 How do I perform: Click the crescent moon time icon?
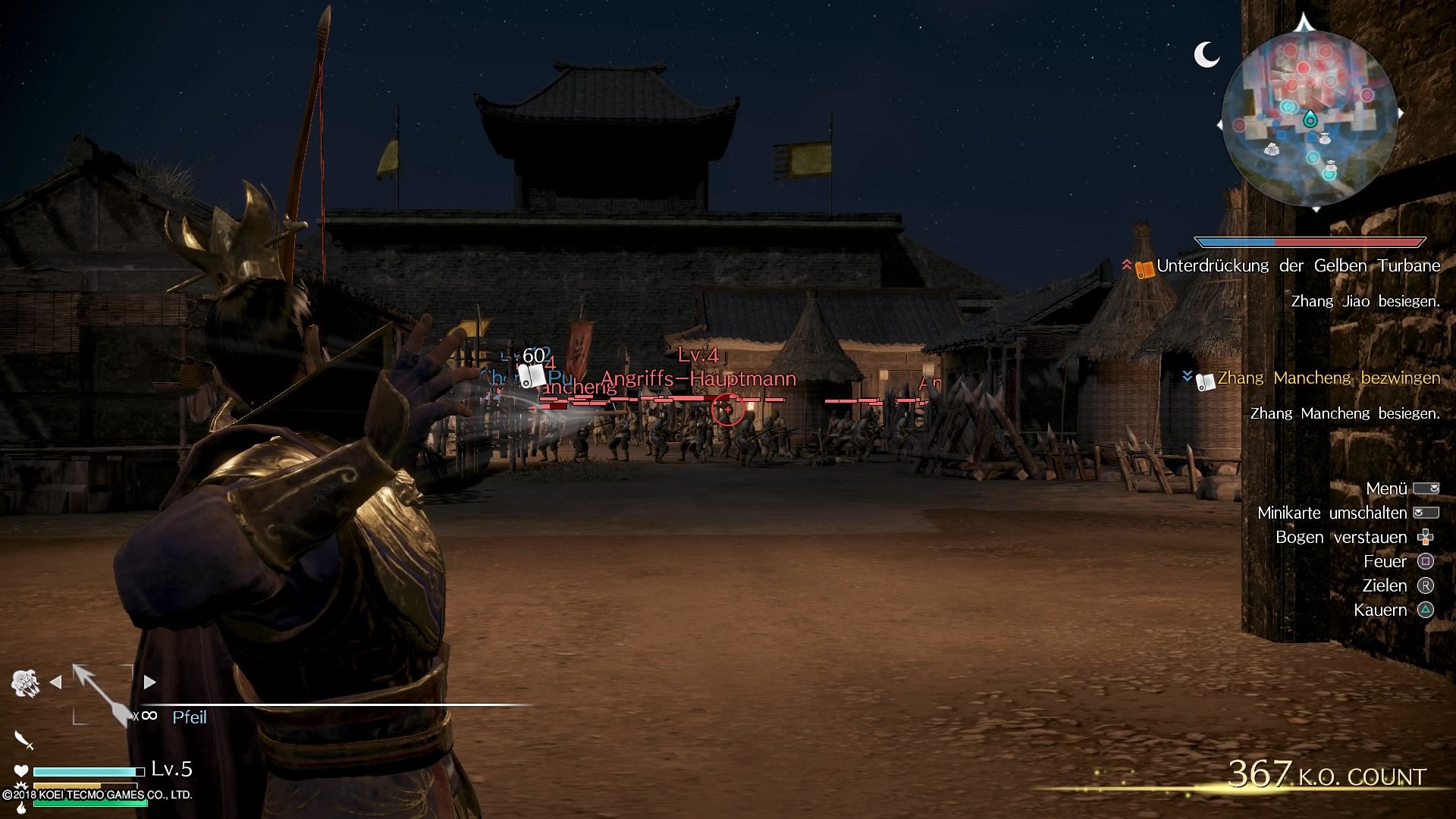click(x=1206, y=55)
